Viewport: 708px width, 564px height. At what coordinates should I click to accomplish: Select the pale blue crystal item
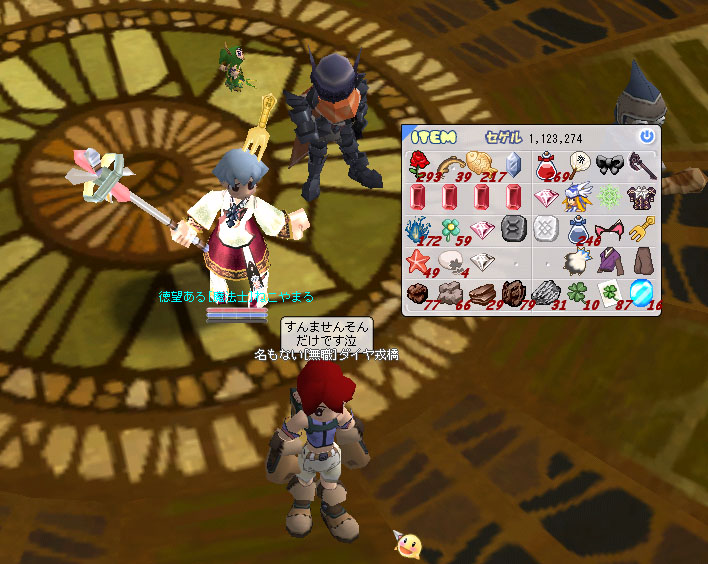click(513, 163)
